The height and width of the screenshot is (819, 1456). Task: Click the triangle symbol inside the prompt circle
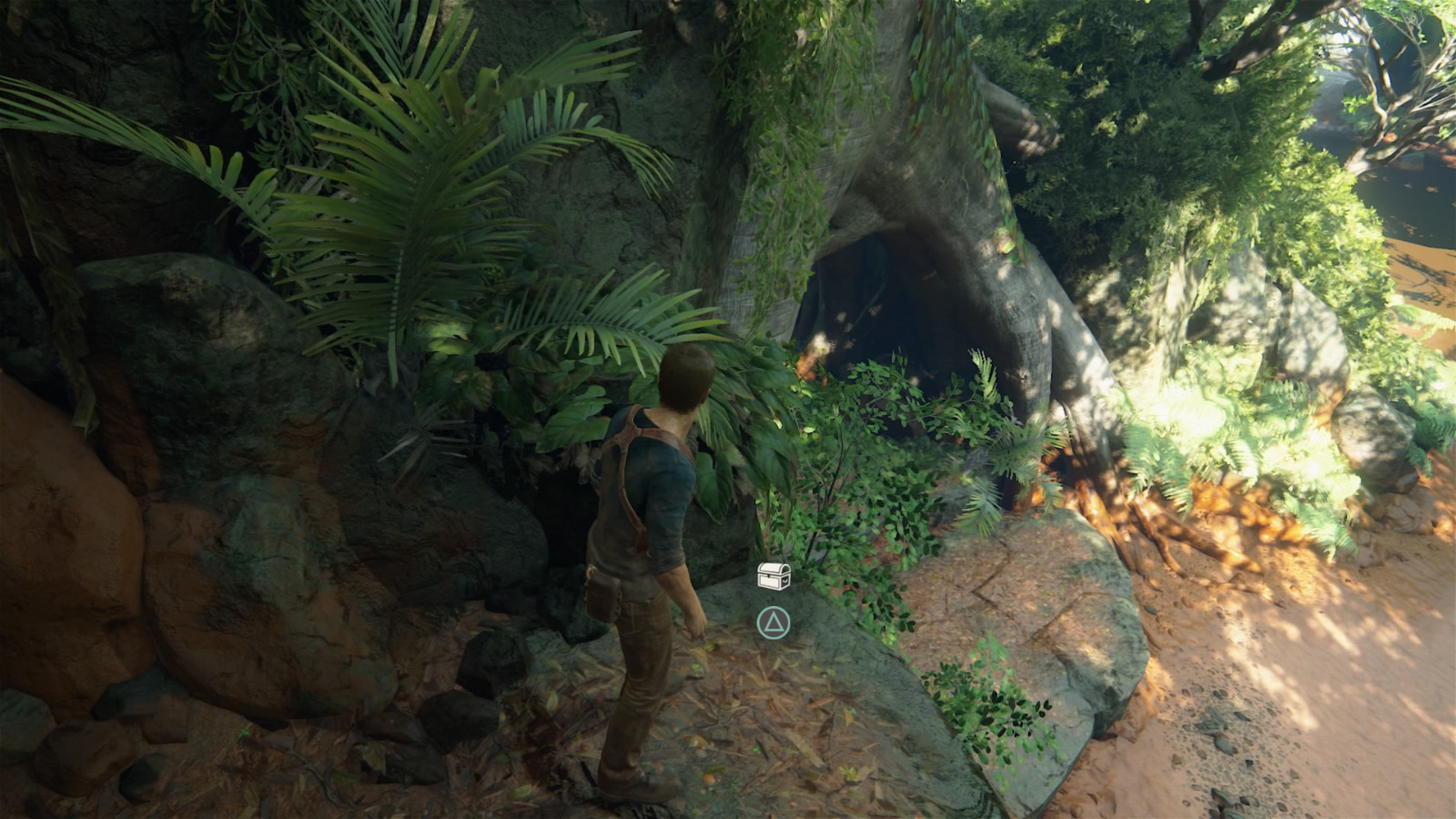point(773,623)
